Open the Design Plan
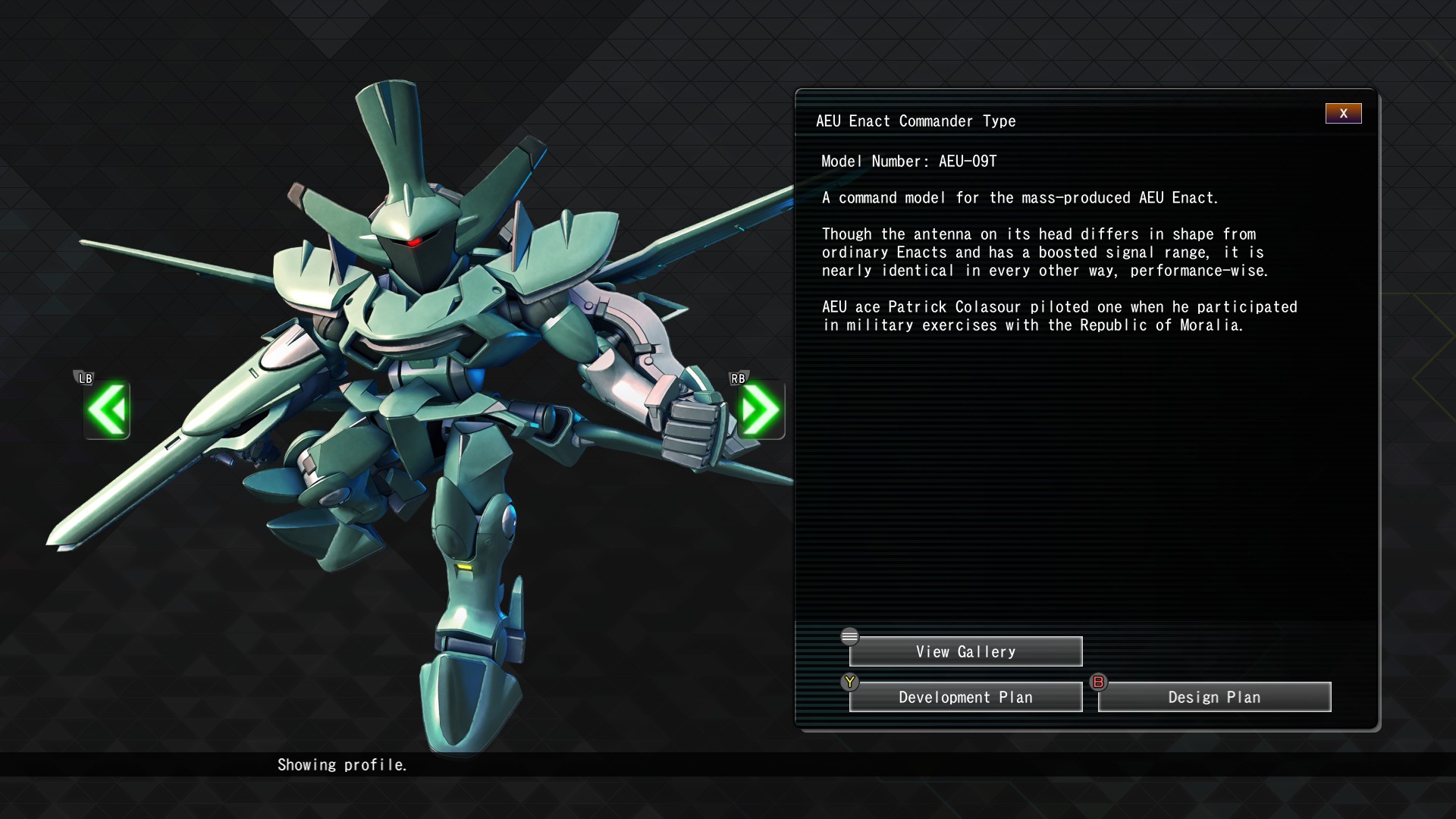This screenshot has width=1456, height=819. [1214, 697]
